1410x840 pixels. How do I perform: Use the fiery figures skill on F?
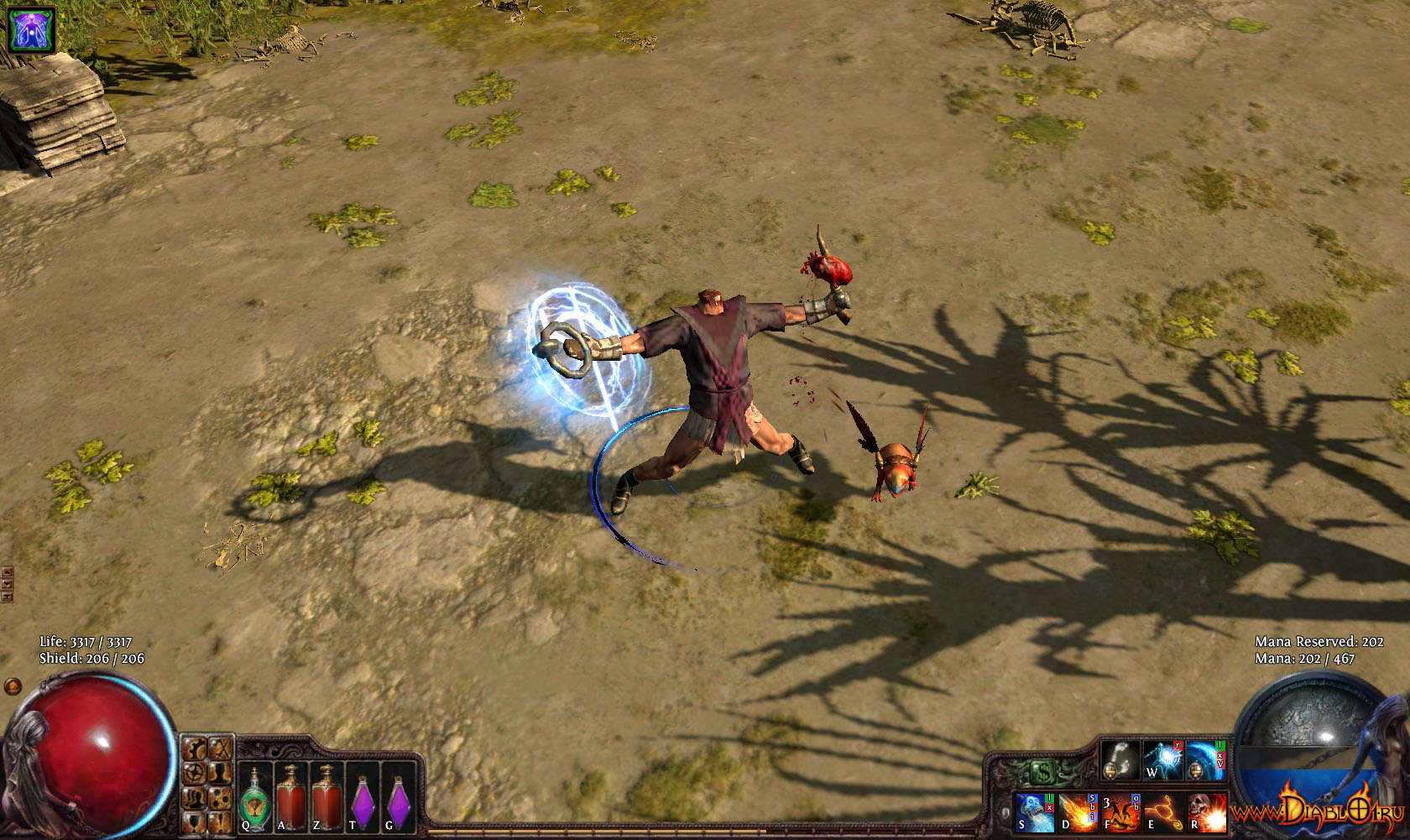click(1120, 811)
